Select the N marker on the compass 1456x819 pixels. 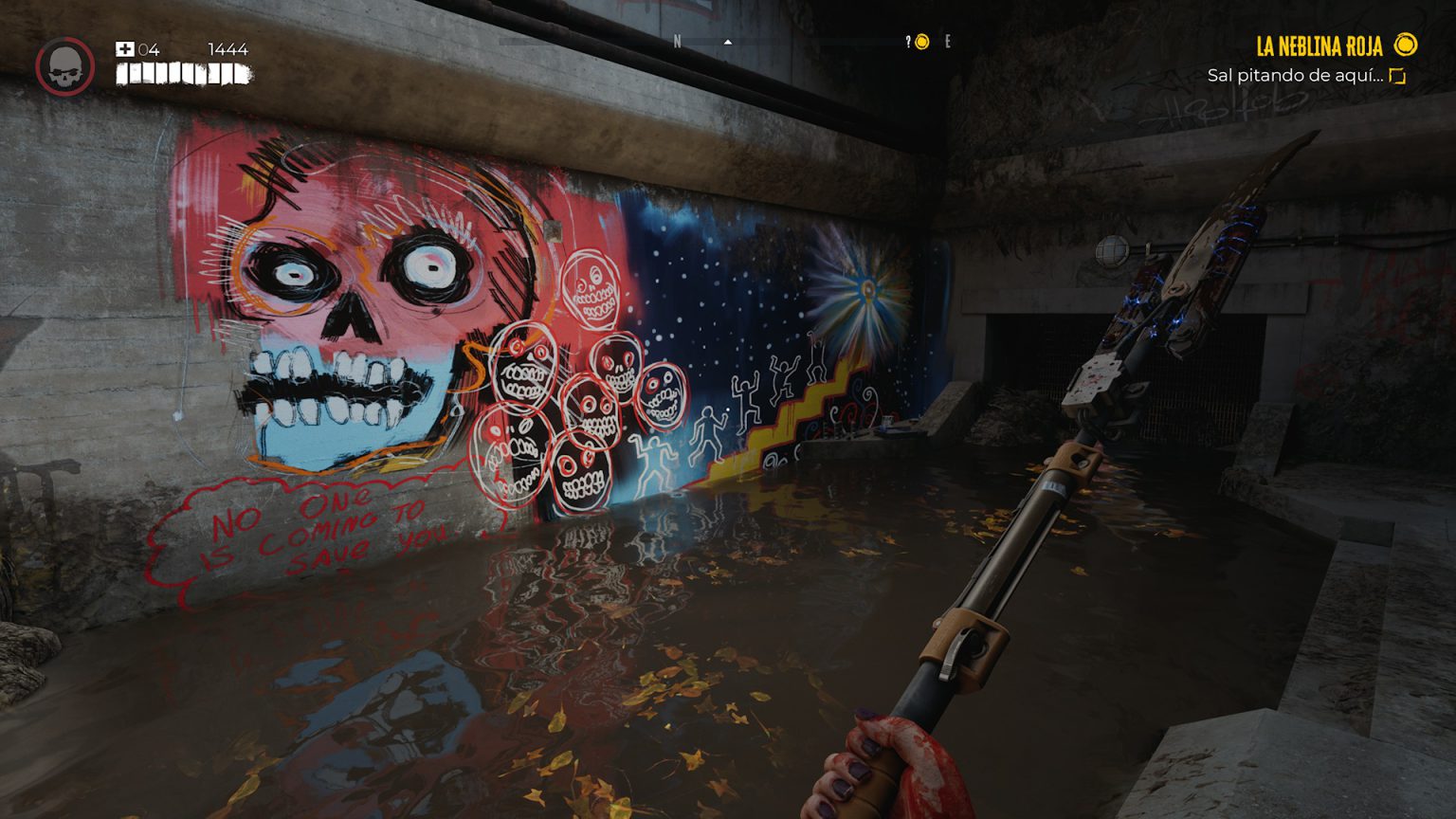(x=679, y=41)
